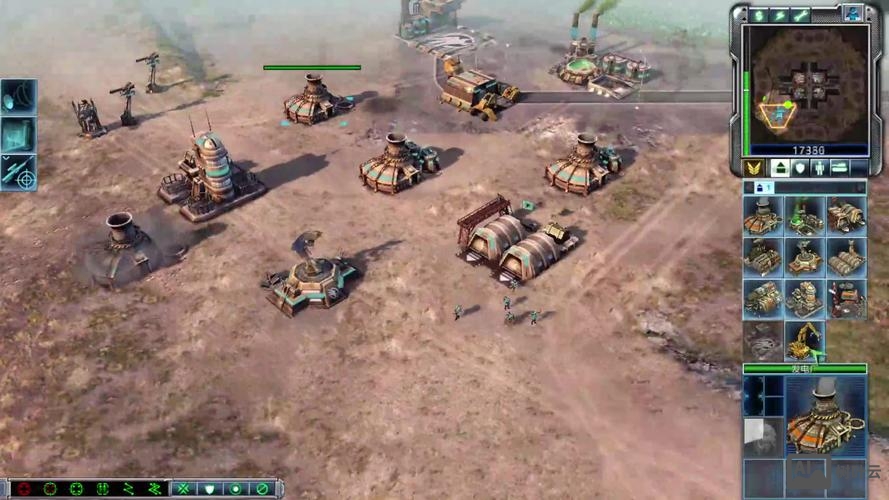Click the large power plant portrait

[826, 414]
